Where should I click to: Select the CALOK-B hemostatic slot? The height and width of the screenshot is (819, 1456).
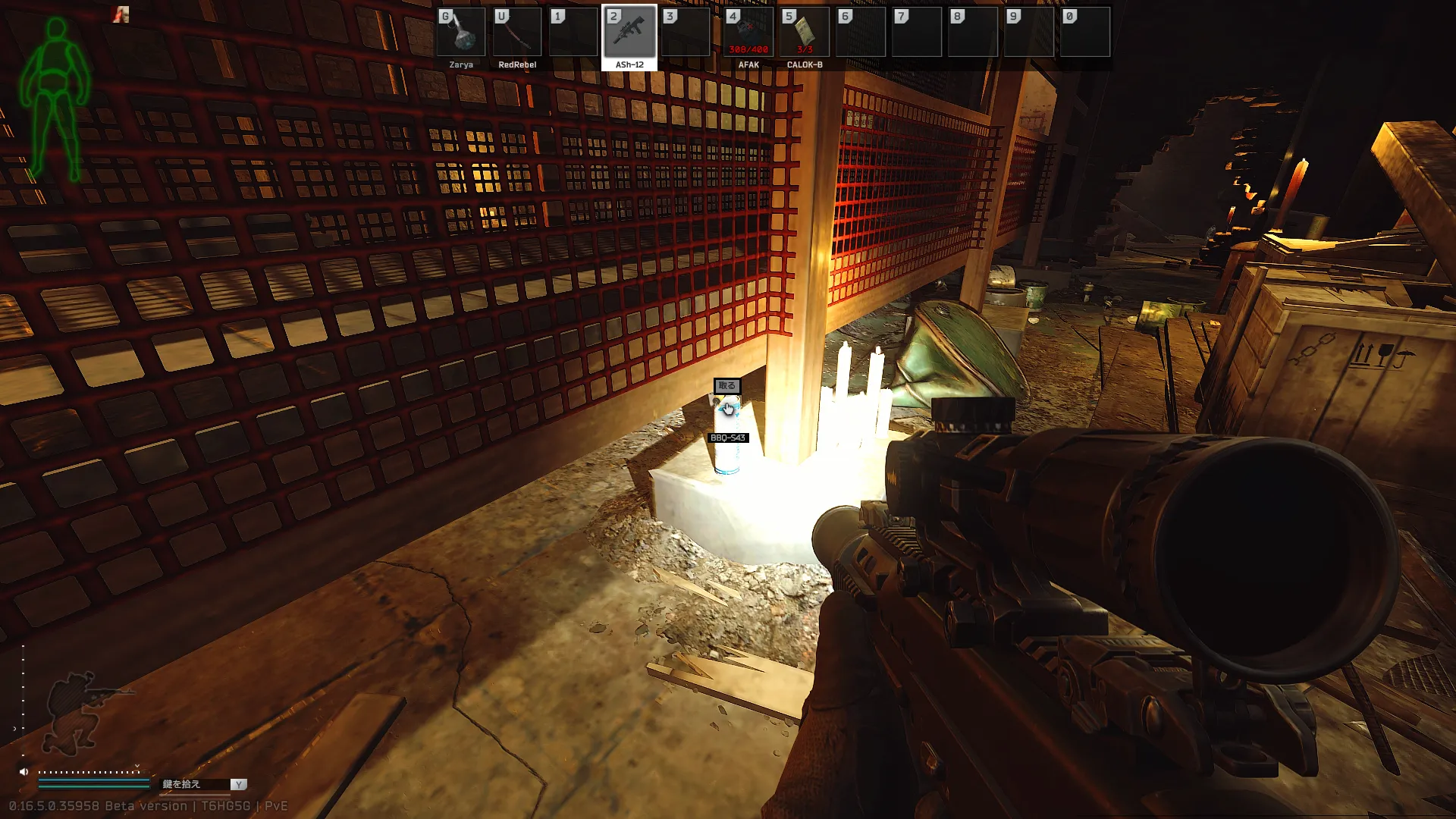805,33
